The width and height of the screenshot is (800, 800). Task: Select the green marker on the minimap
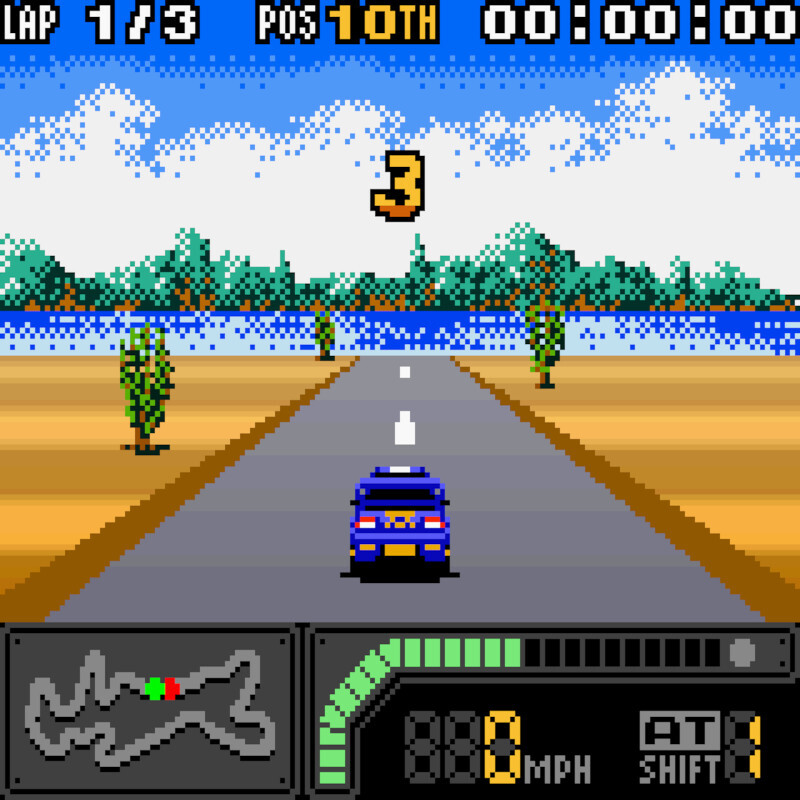pos(153,688)
